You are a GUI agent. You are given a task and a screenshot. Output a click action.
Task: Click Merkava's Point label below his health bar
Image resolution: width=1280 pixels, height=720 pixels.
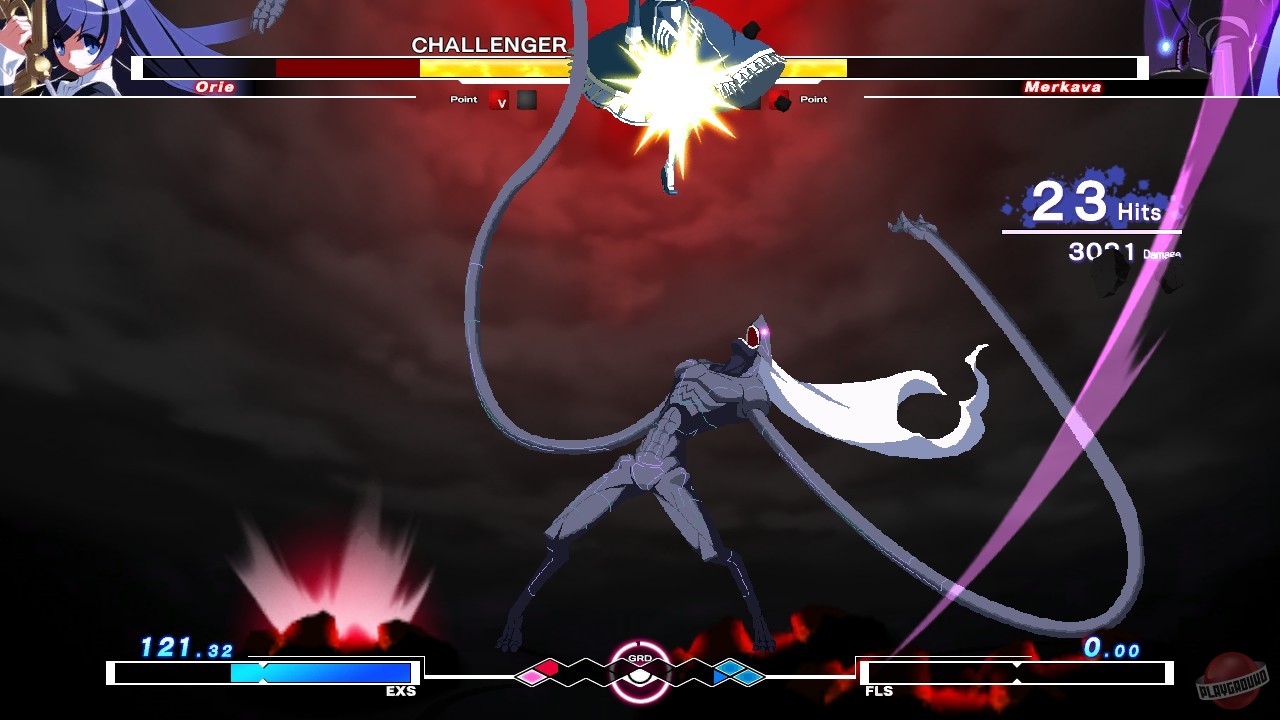pos(812,99)
